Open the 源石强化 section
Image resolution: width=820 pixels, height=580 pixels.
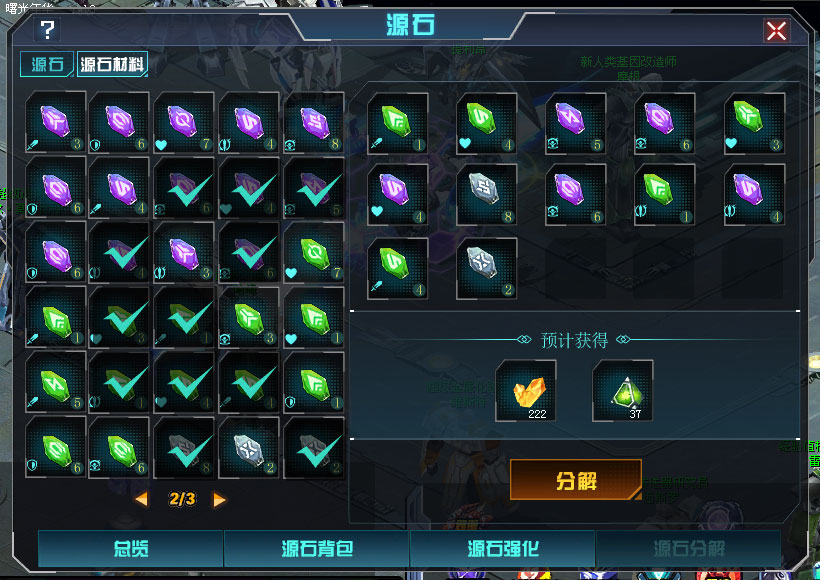pos(503,549)
